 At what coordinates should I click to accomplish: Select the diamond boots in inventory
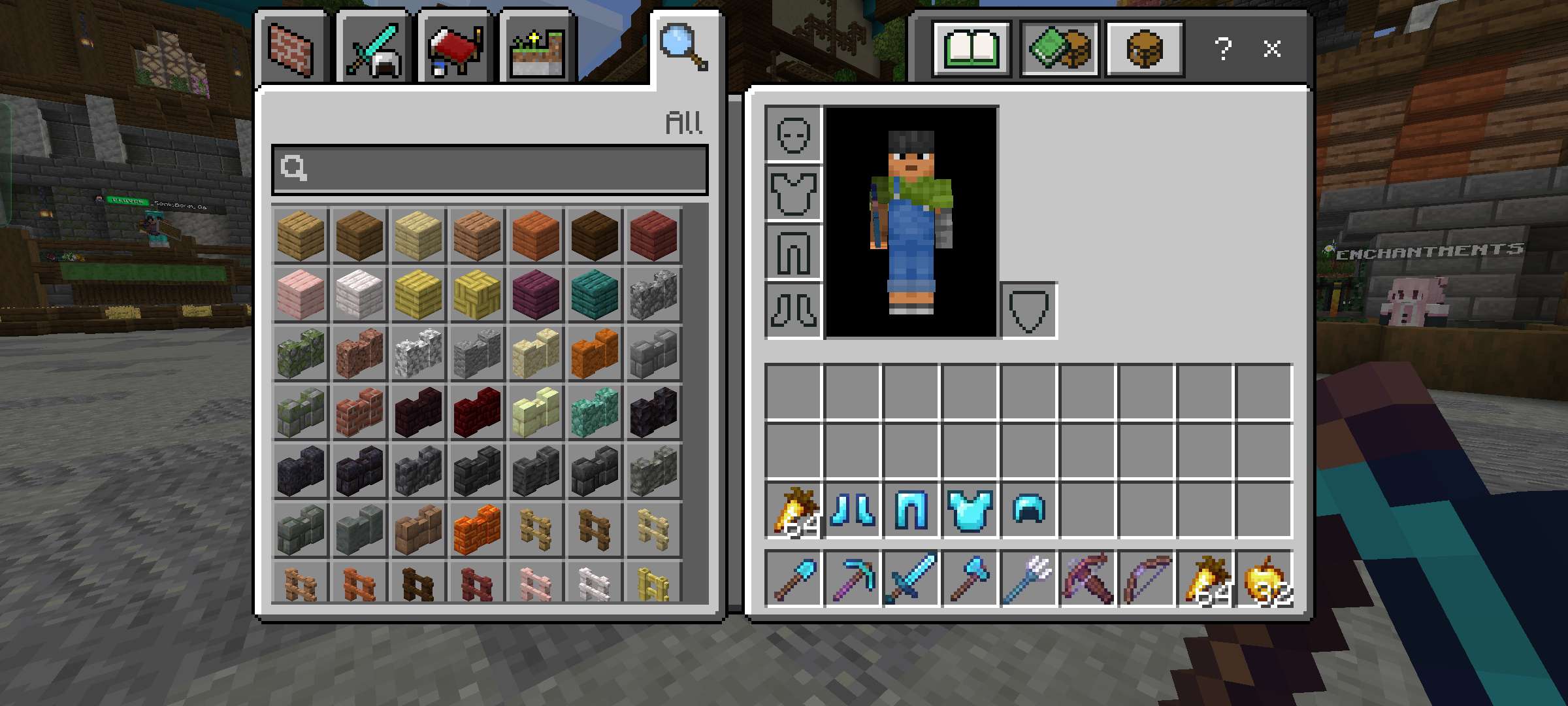[852, 511]
